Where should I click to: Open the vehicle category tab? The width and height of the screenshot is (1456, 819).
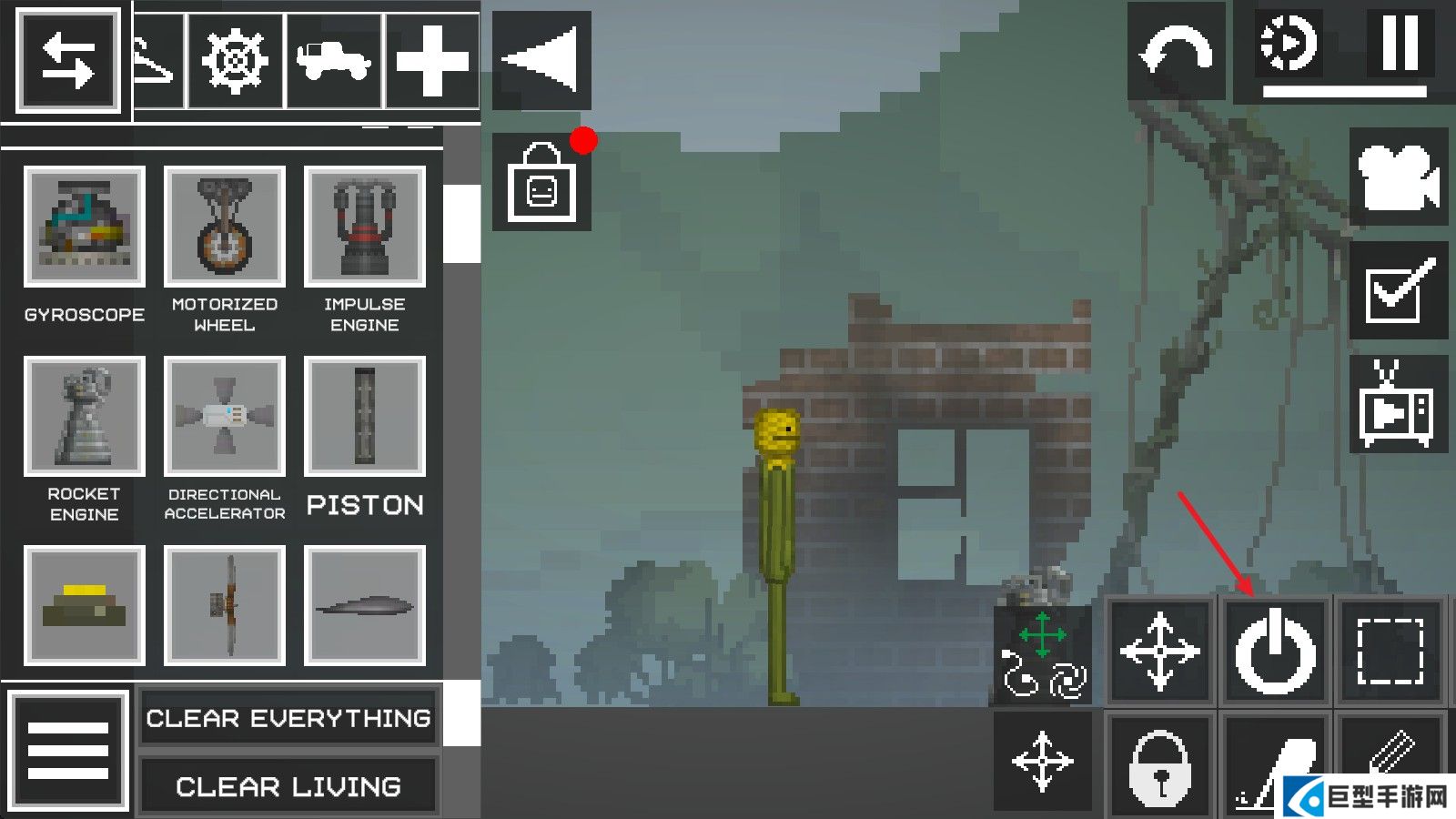(334, 61)
